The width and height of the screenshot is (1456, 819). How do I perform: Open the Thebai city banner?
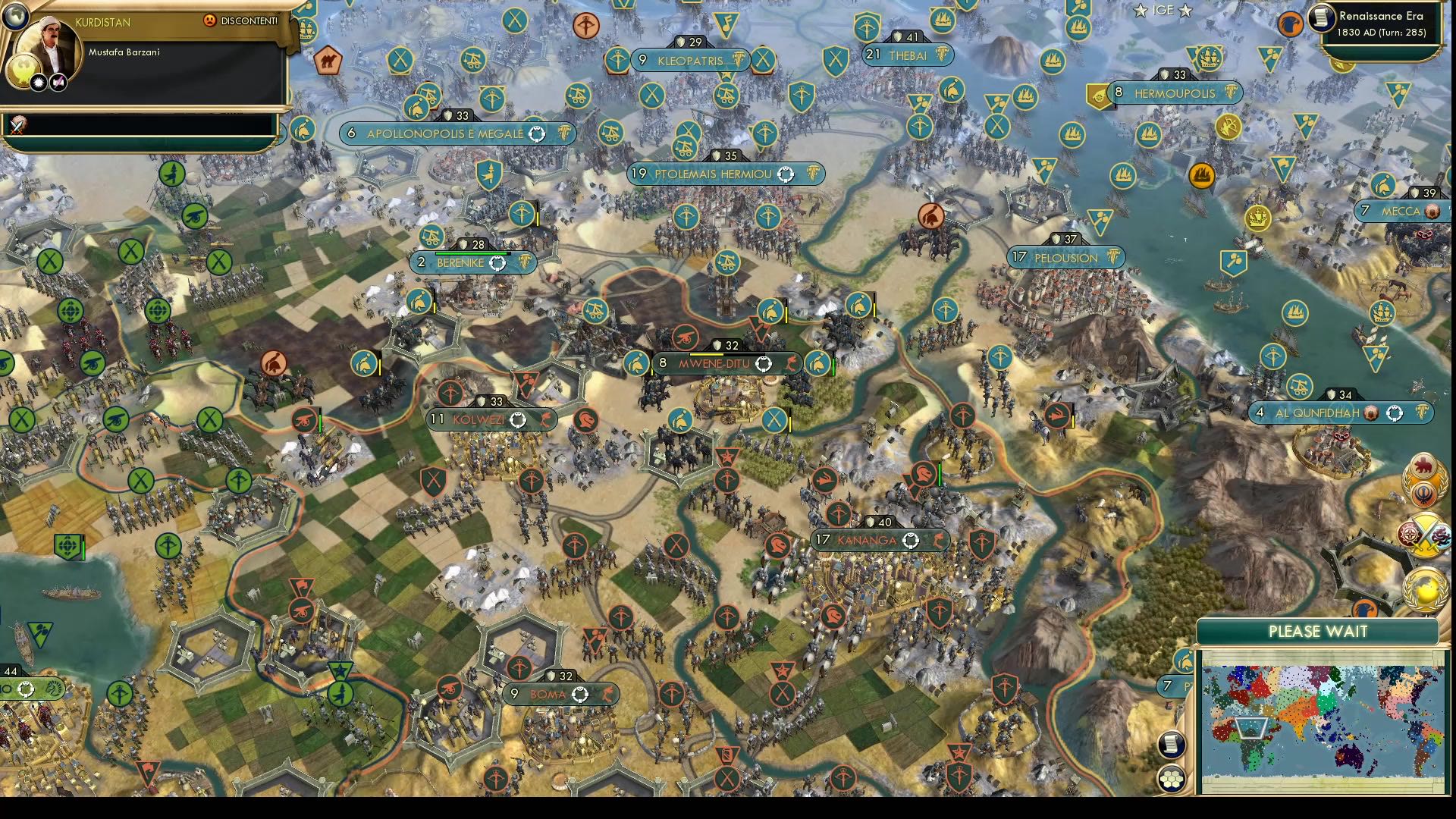(x=907, y=55)
